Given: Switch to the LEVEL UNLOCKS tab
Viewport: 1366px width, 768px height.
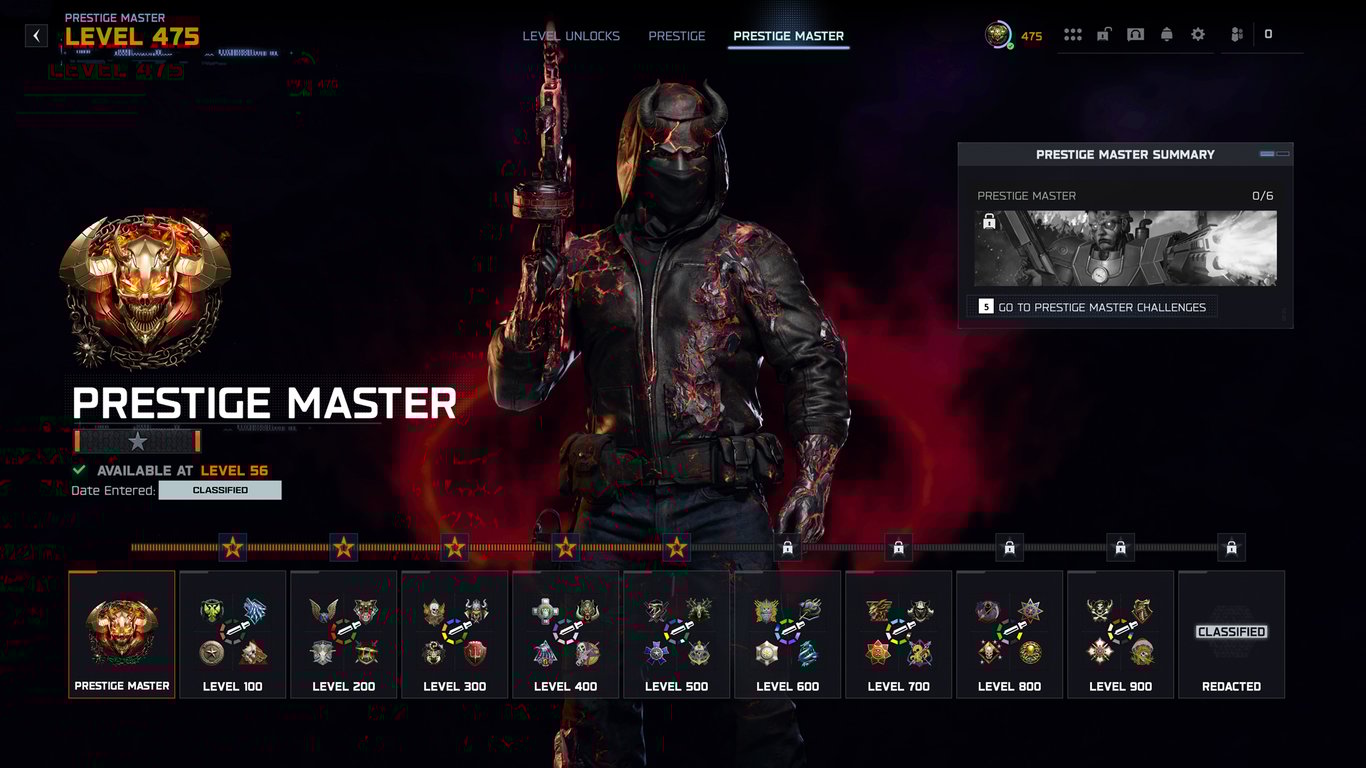Looking at the screenshot, I should click(x=569, y=35).
